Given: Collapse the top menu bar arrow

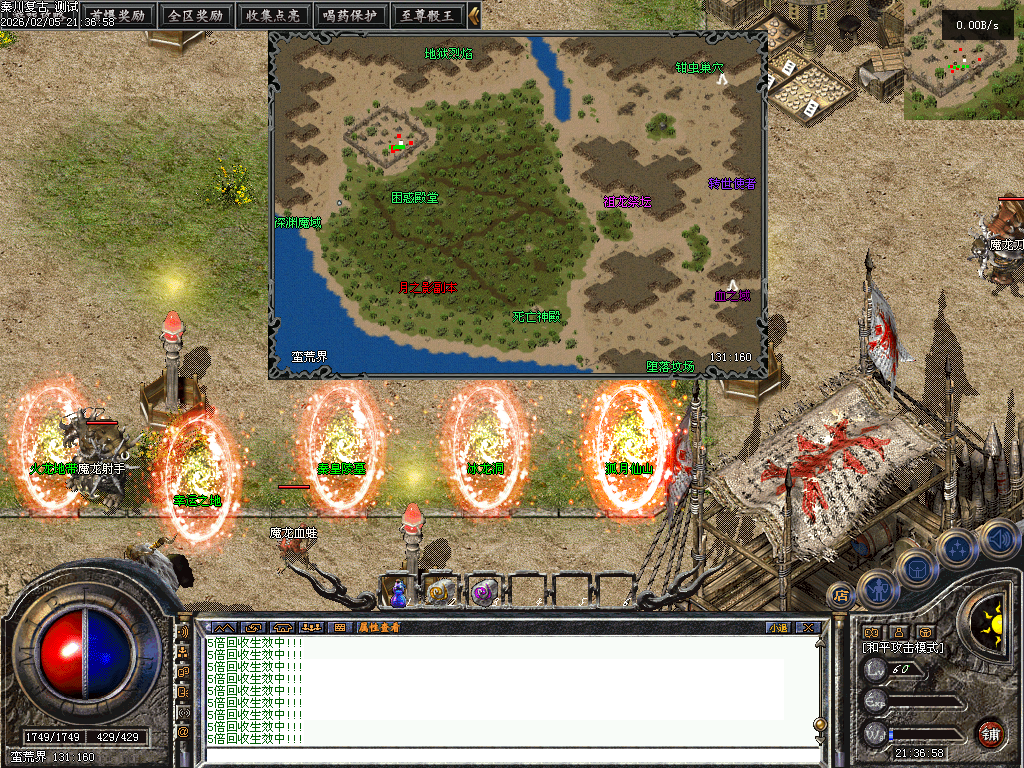Looking at the screenshot, I should pyautogui.click(x=474, y=15).
